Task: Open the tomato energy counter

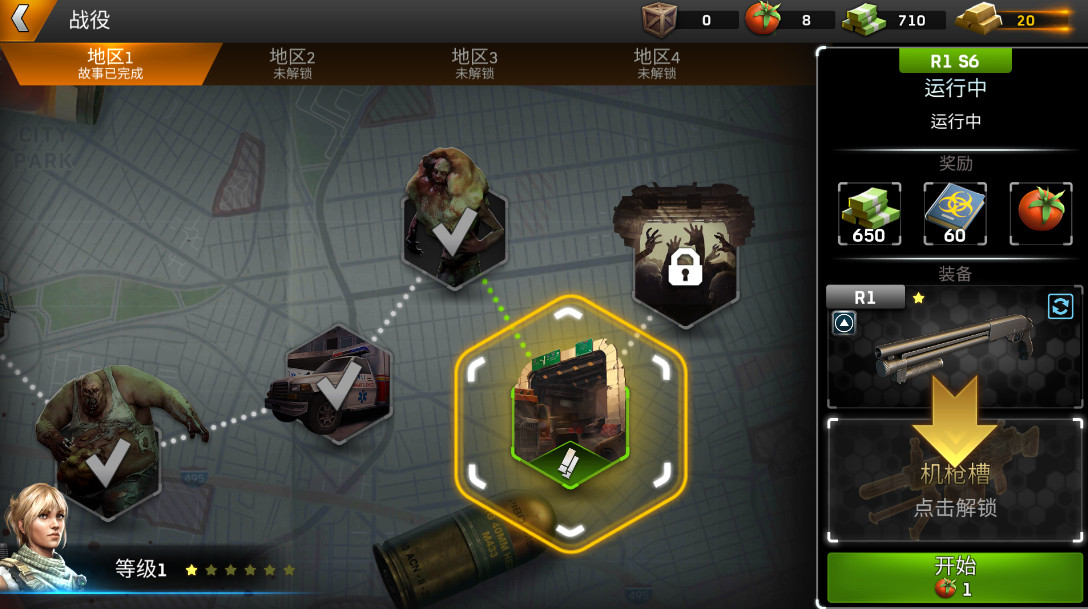Action: (x=790, y=19)
